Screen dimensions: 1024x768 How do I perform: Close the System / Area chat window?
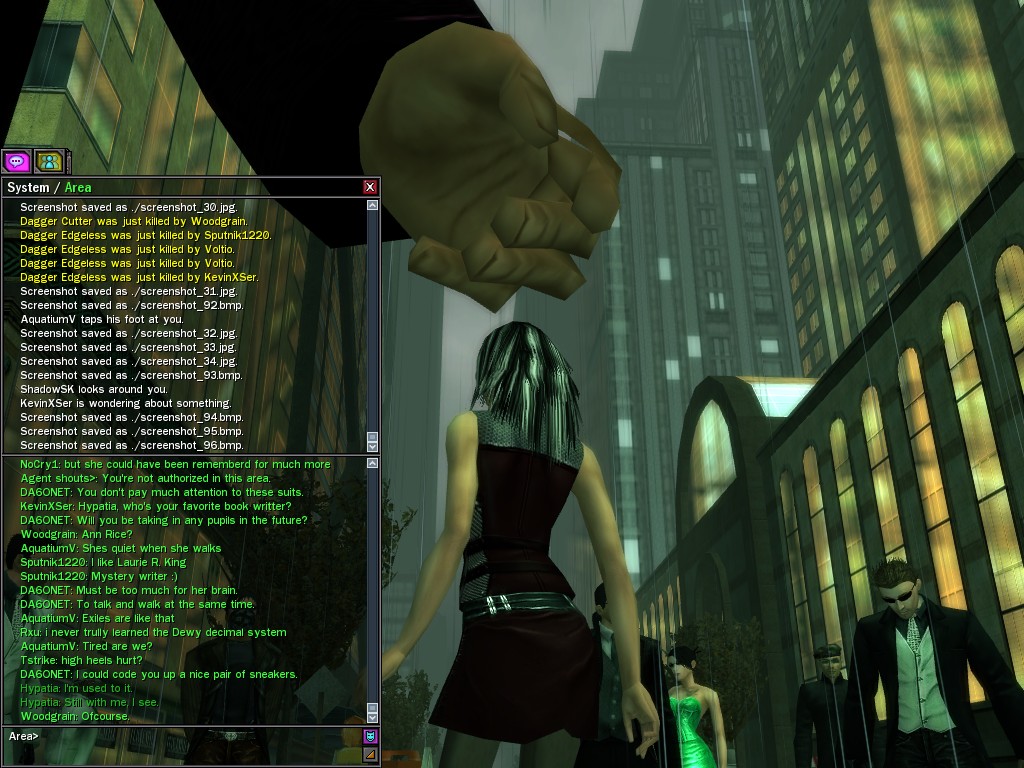pos(370,187)
